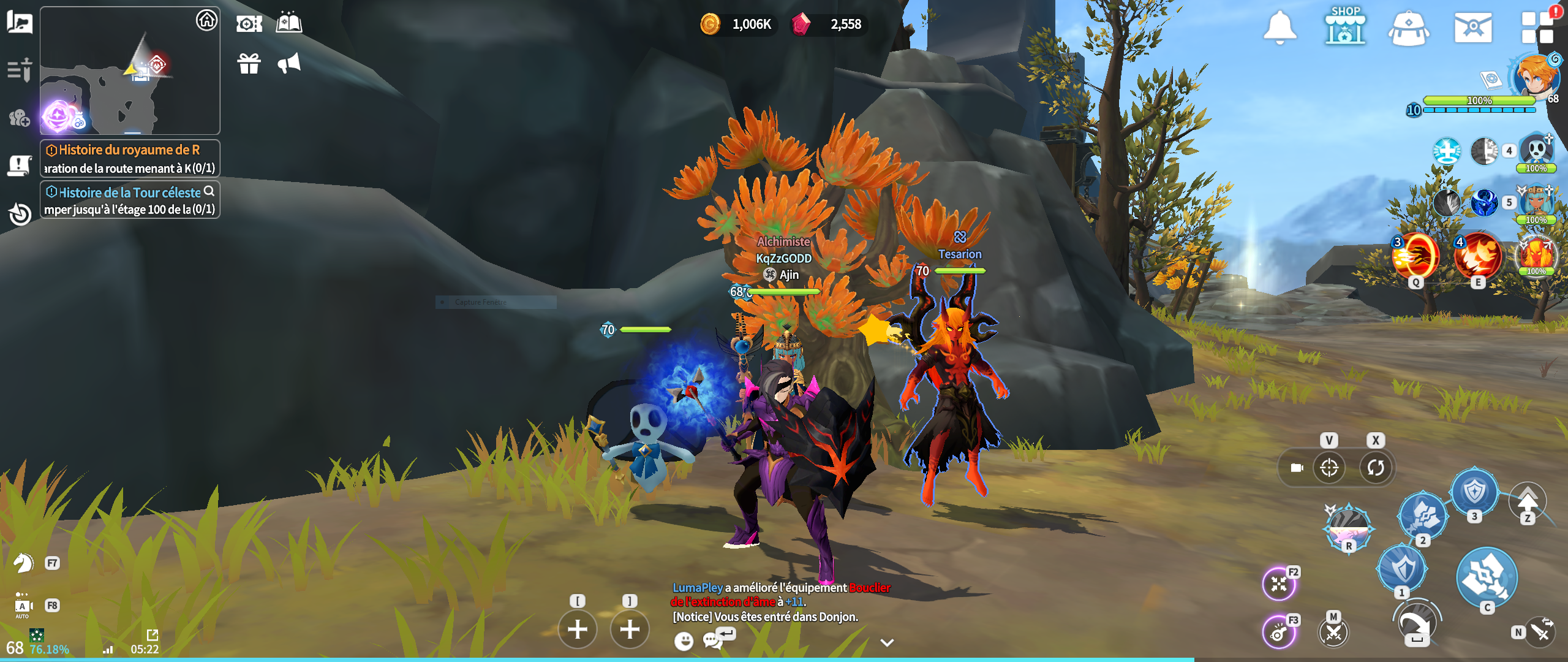This screenshot has width=1568, height=662.
Task: Activate the fire claw skill labeled E
Action: click(1478, 256)
